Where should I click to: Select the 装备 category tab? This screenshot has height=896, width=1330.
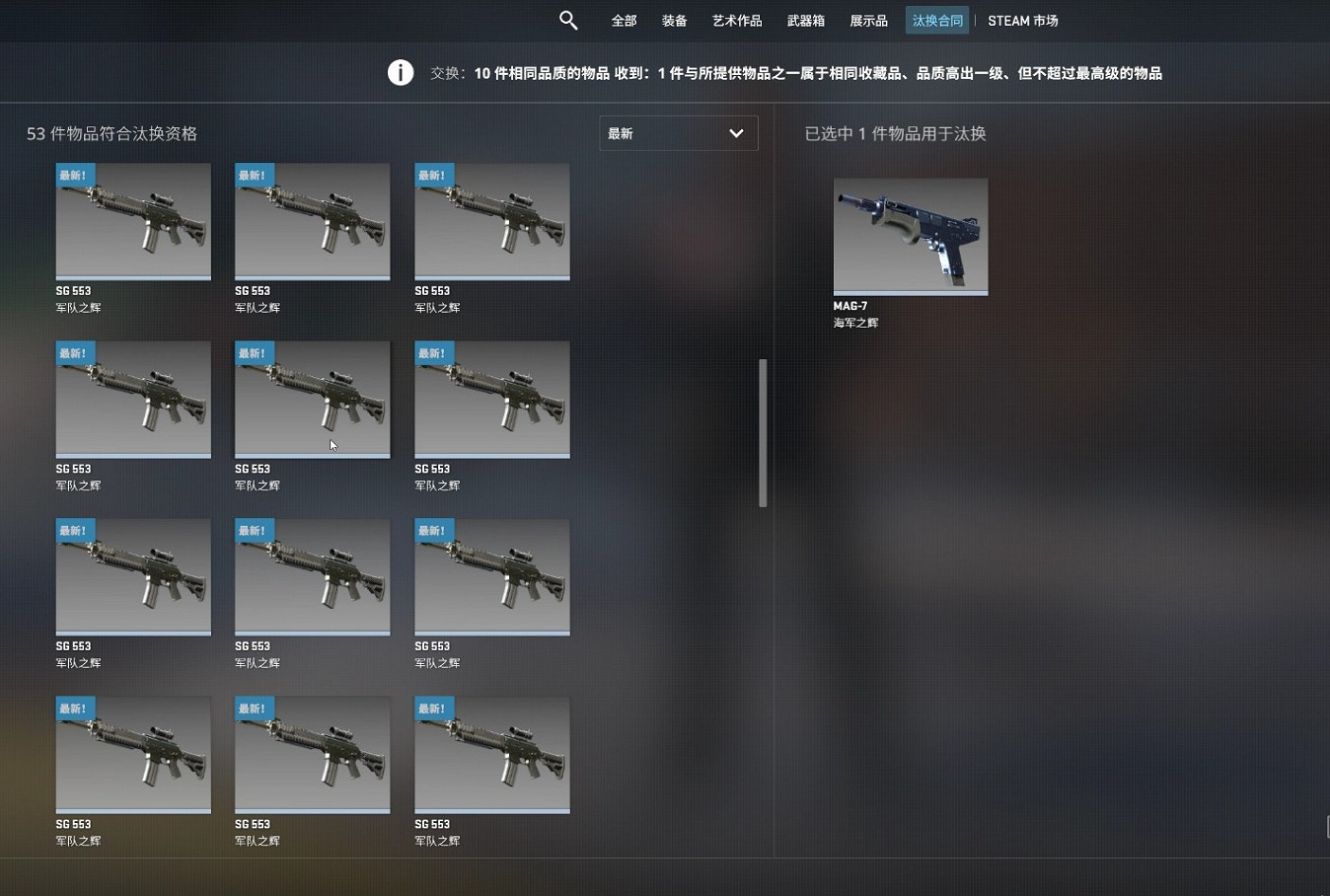674,20
